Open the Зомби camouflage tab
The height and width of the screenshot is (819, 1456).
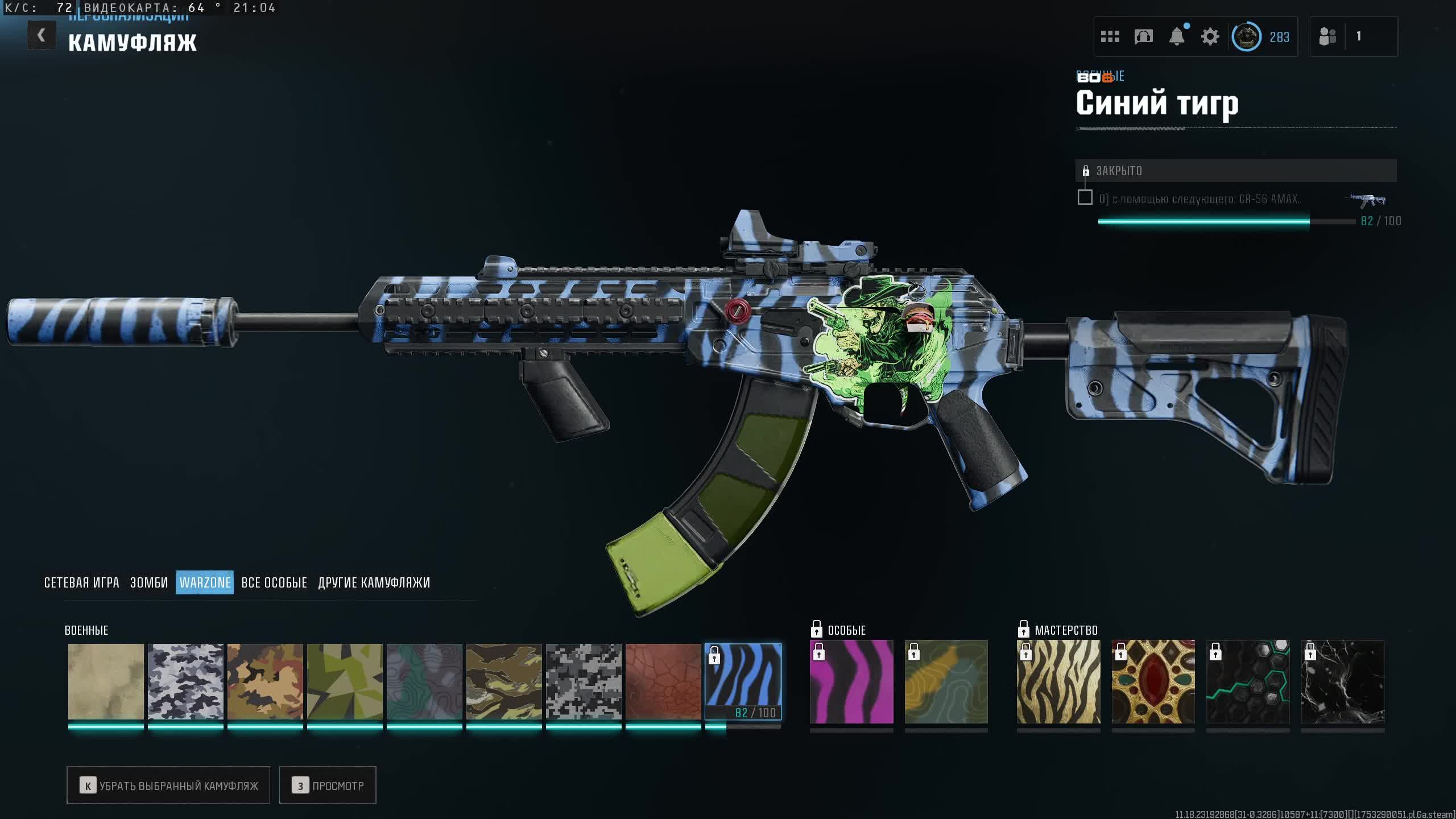[149, 582]
